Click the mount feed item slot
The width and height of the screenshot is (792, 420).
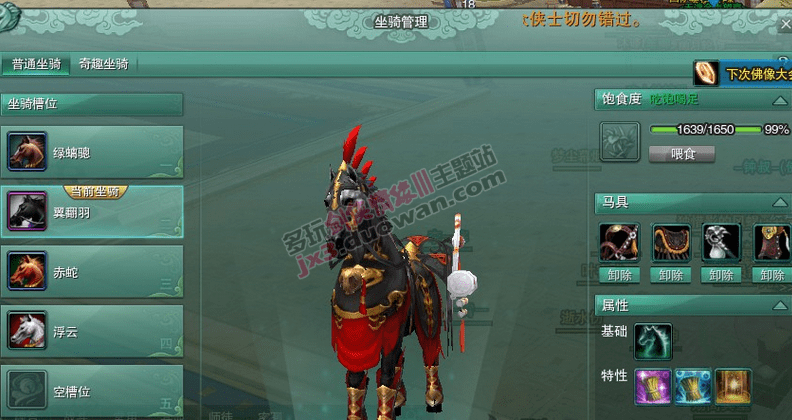[619, 141]
